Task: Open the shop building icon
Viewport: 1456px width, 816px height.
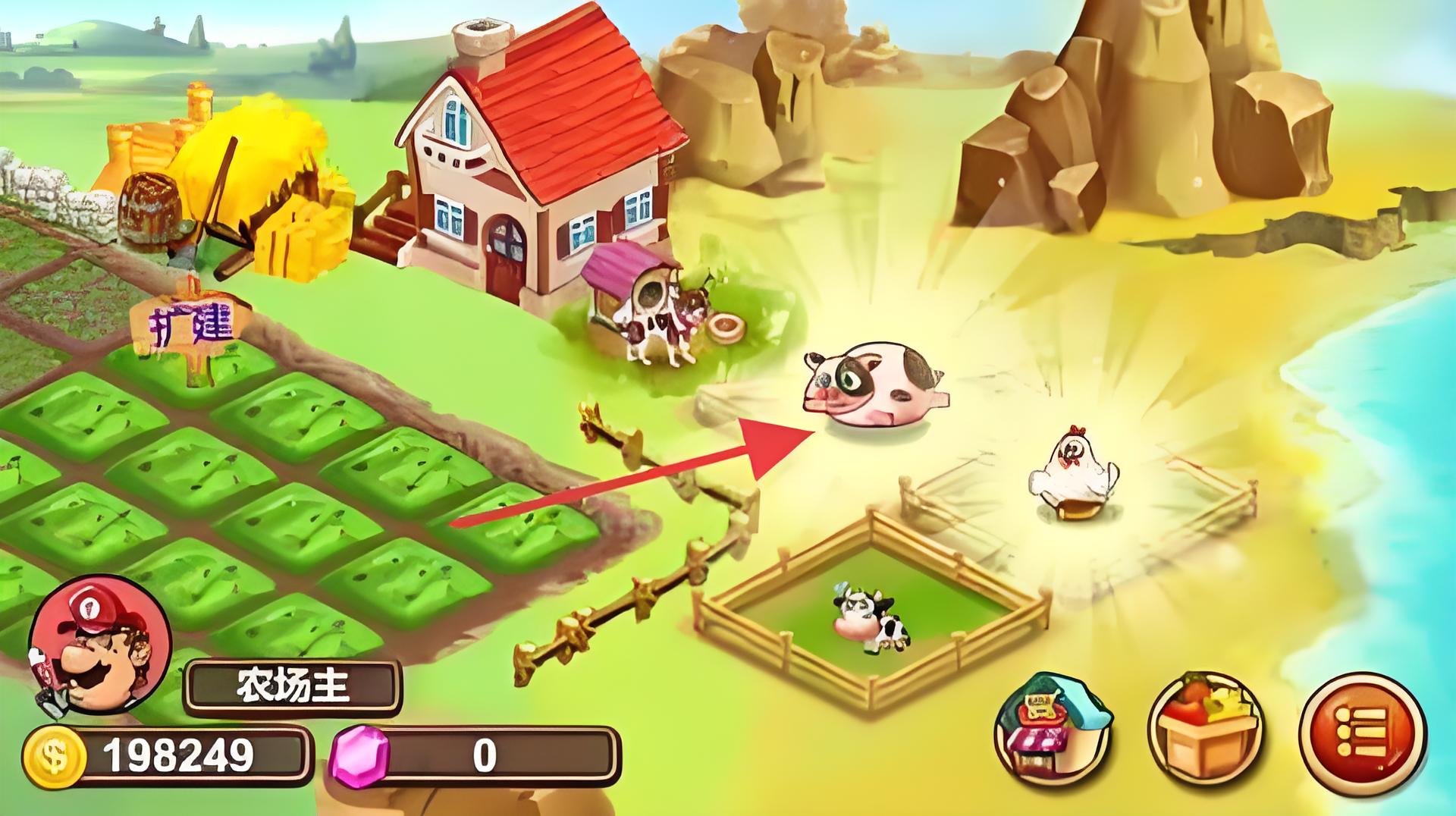Action: [x=1053, y=731]
